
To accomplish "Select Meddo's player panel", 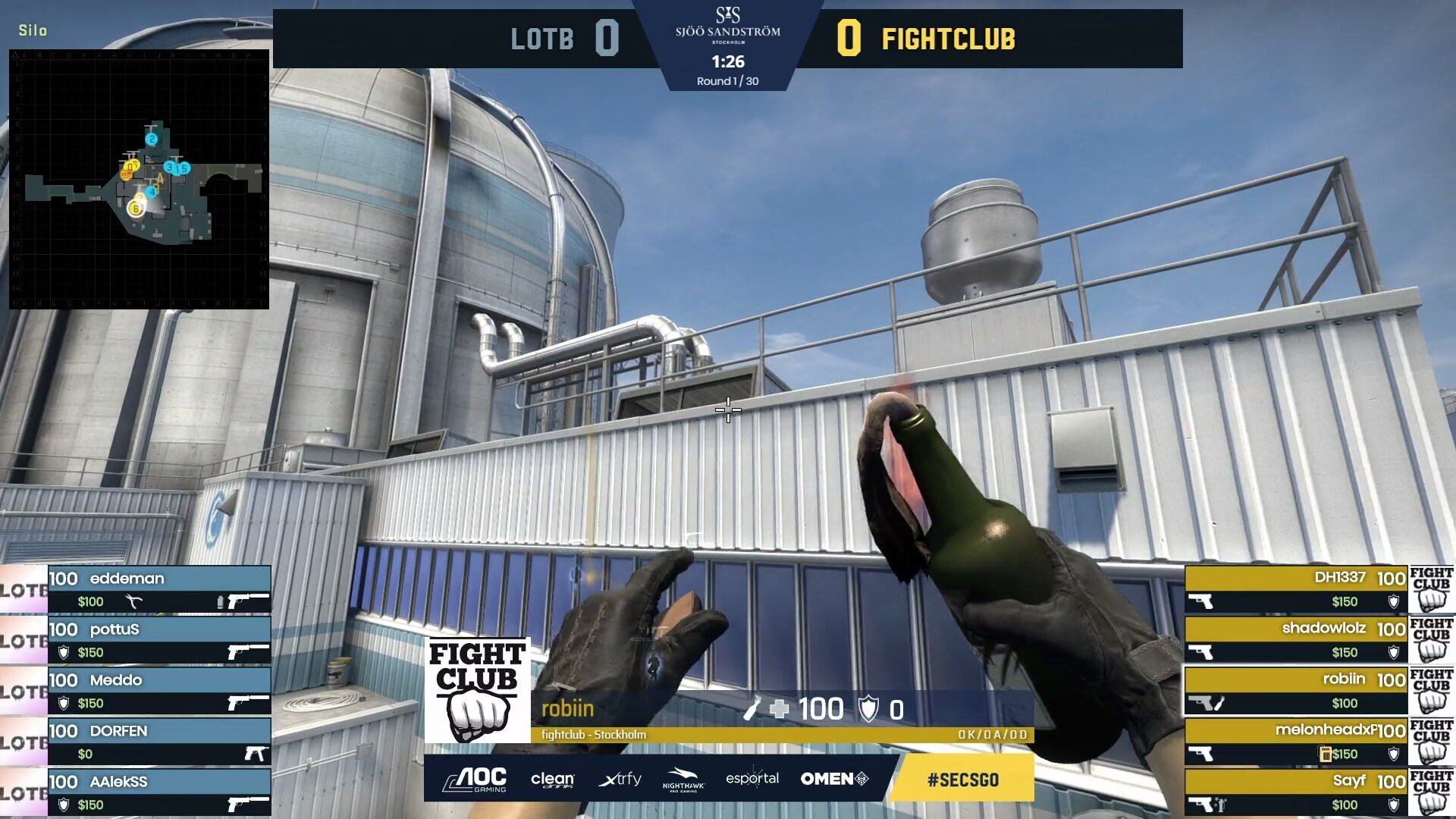I will tap(158, 691).
